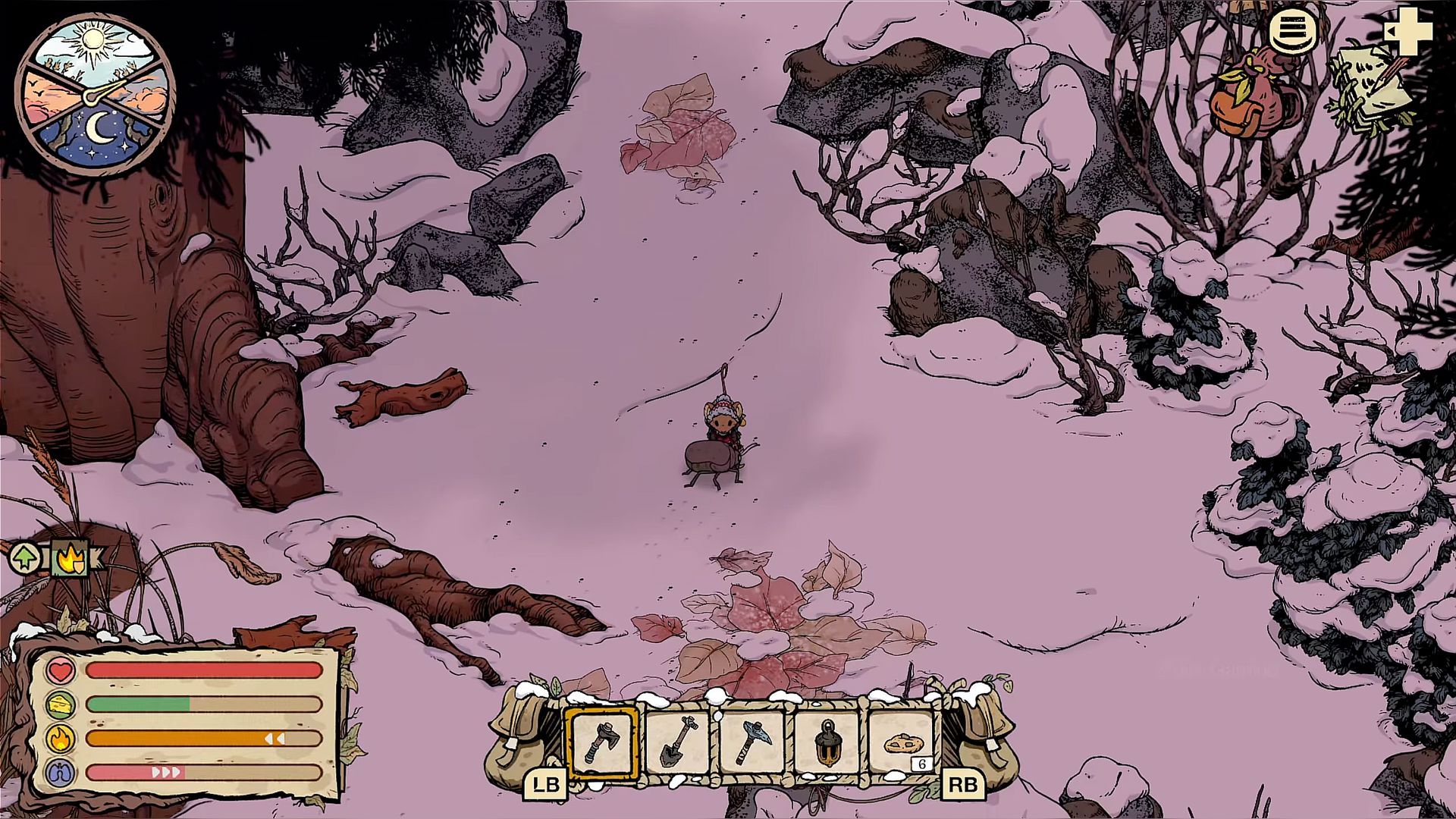Viewport: 1456px width, 819px height.
Task: Click the day-night cycle clock
Action: [96, 94]
